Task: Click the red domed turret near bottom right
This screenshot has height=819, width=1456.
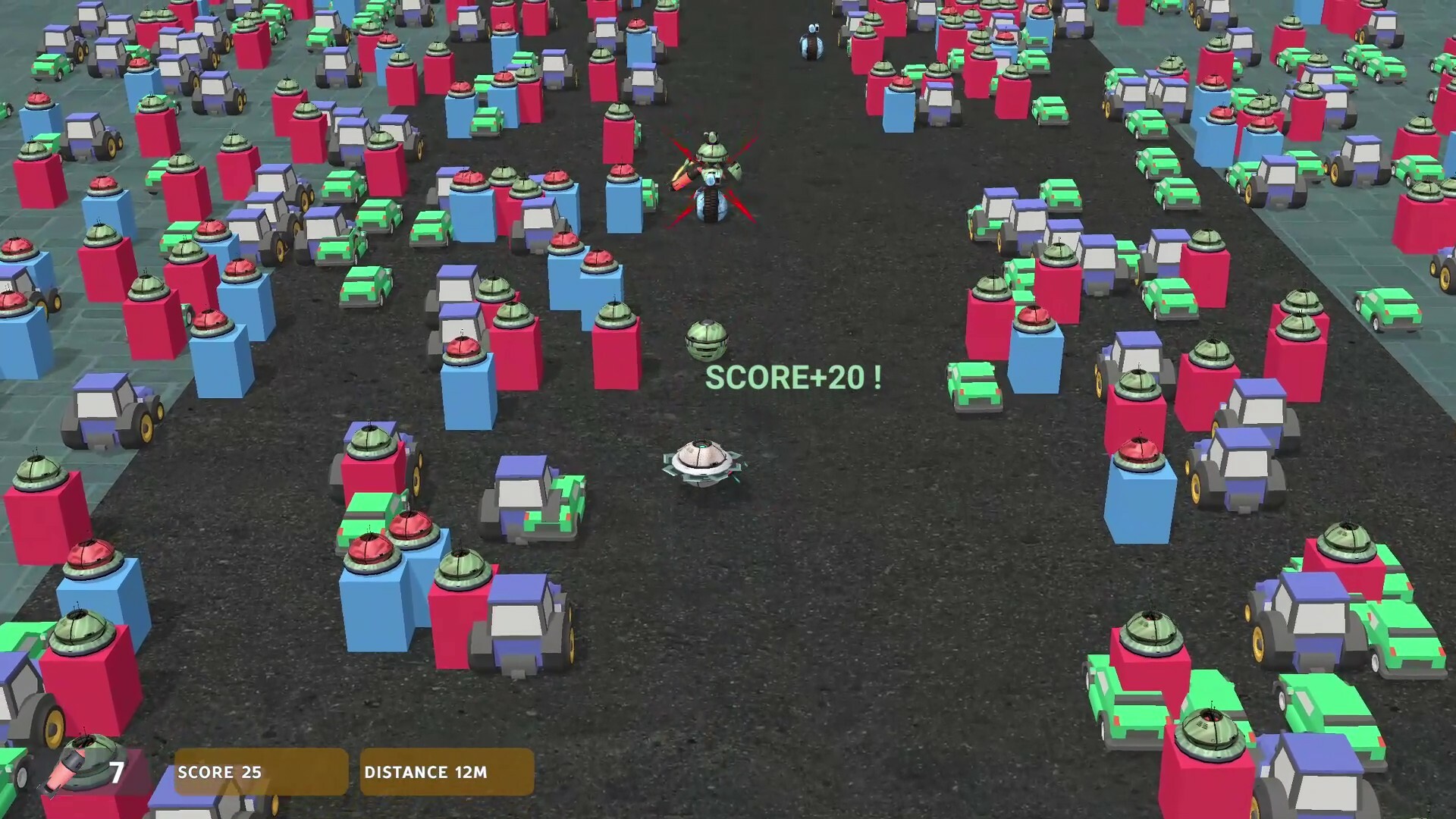Action: click(1138, 451)
